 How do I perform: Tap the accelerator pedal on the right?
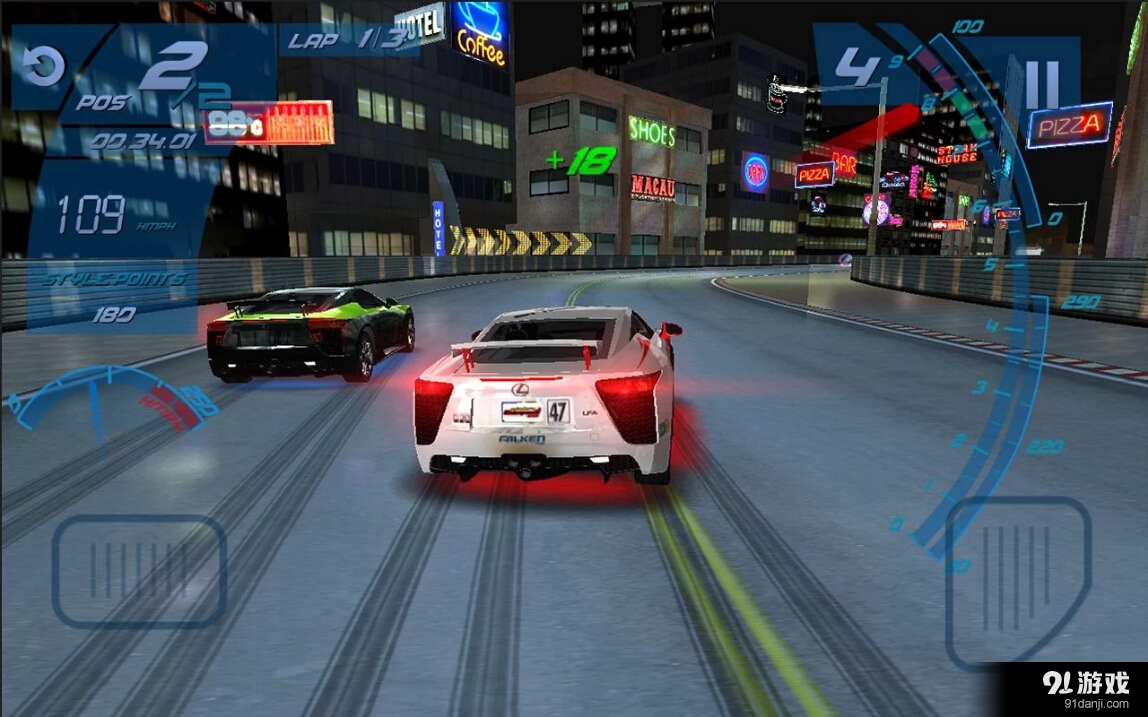(1017, 580)
